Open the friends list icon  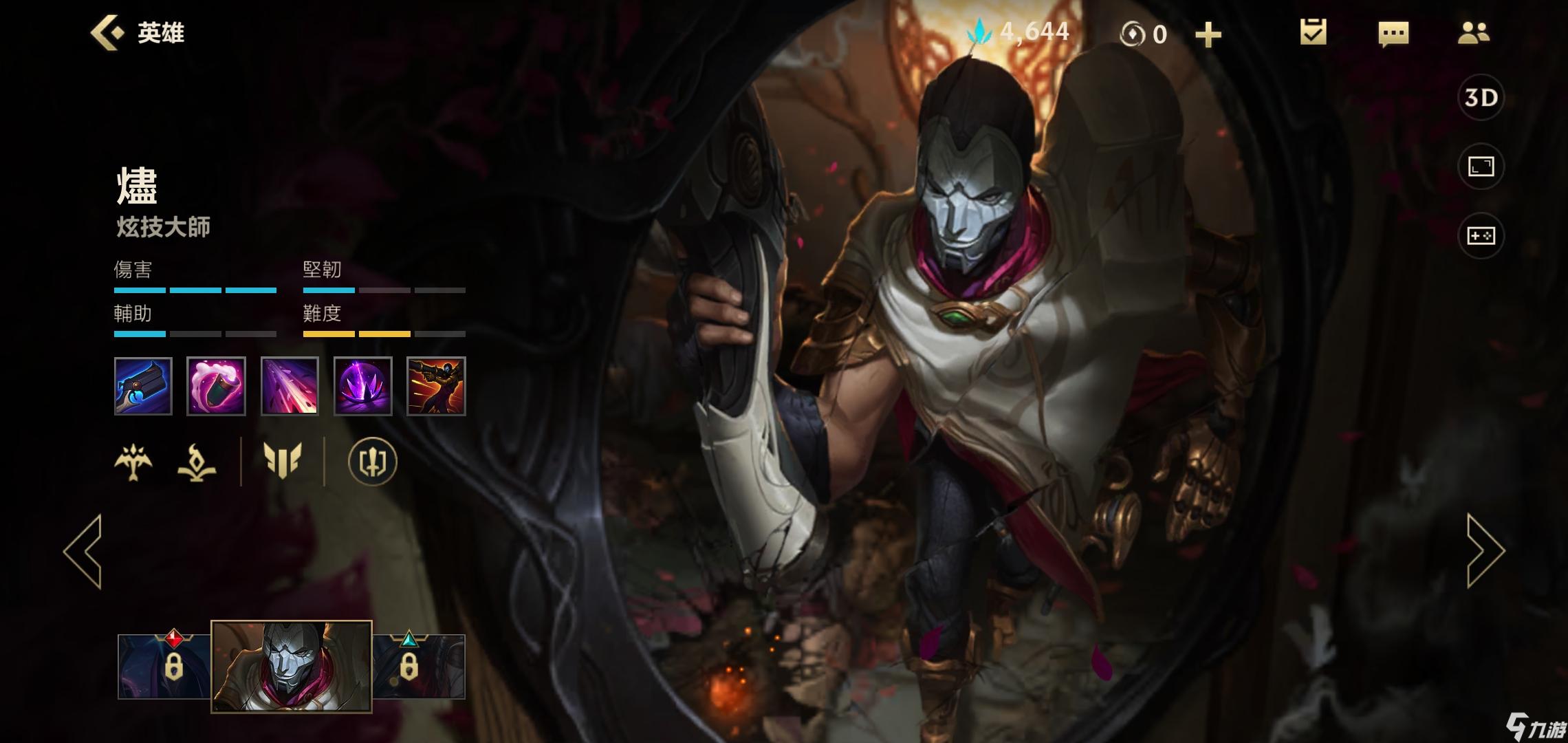1473,33
